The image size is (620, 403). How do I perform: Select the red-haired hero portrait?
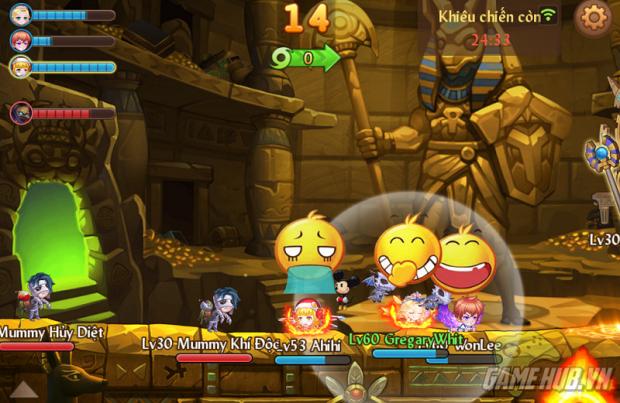pyautogui.click(x=20, y=41)
